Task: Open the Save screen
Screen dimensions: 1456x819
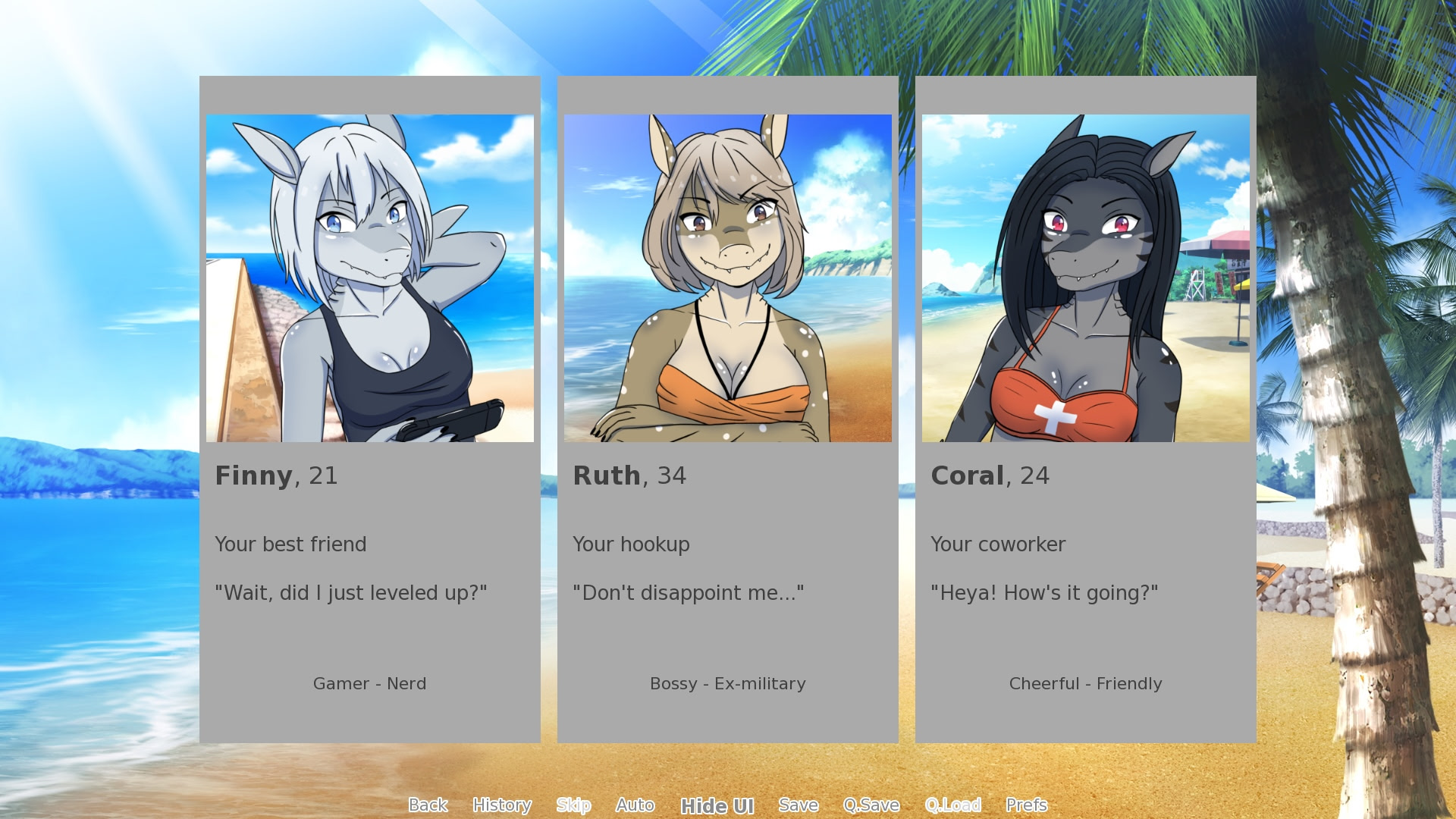Action: point(799,805)
